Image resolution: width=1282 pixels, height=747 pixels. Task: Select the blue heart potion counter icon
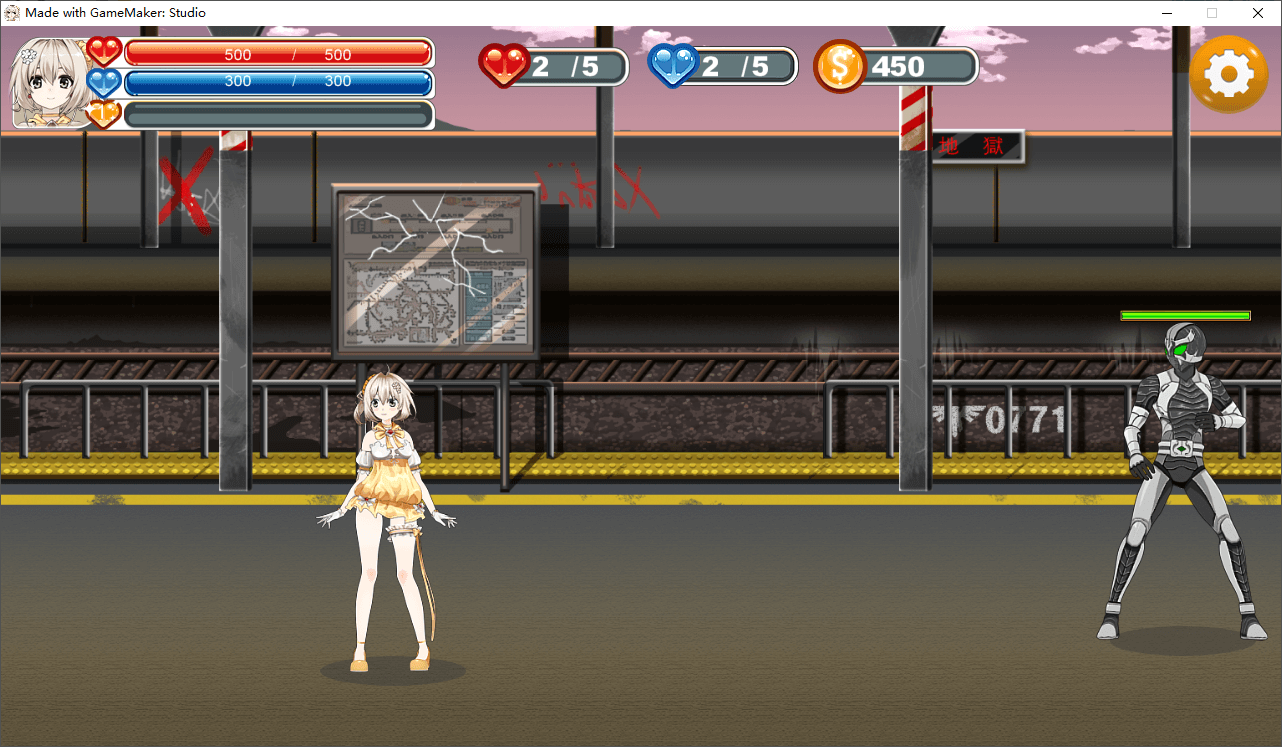coord(674,66)
